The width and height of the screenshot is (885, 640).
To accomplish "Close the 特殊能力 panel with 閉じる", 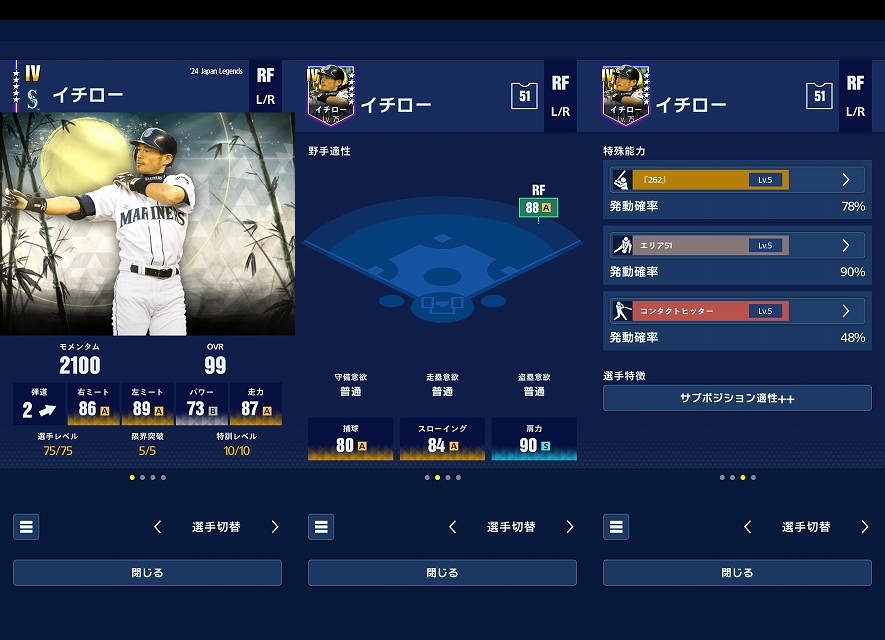I will (737, 573).
